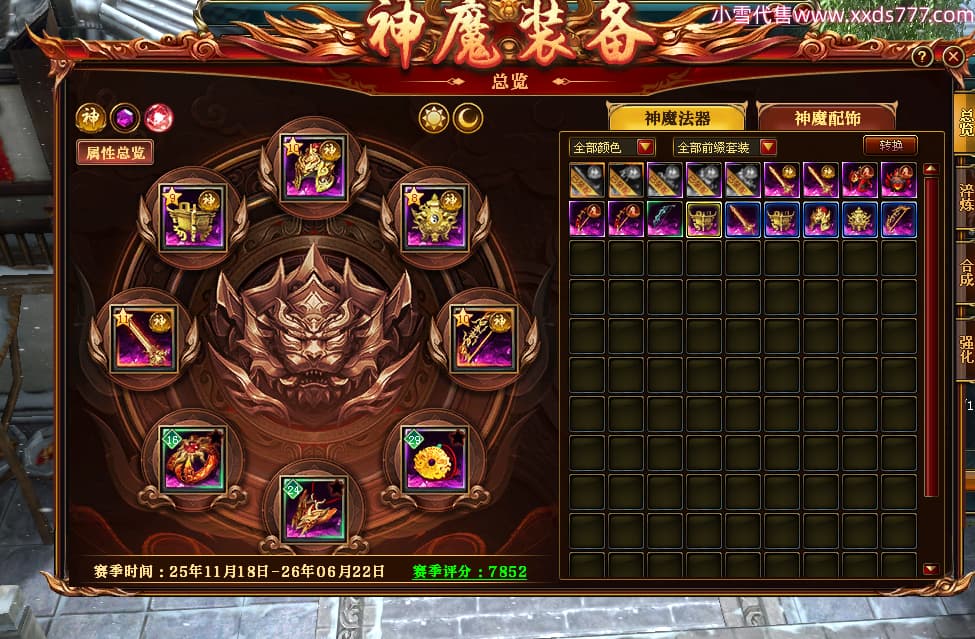975x639 pixels.
Task: Open the 属性总览 attribute overview
Action: [115, 152]
